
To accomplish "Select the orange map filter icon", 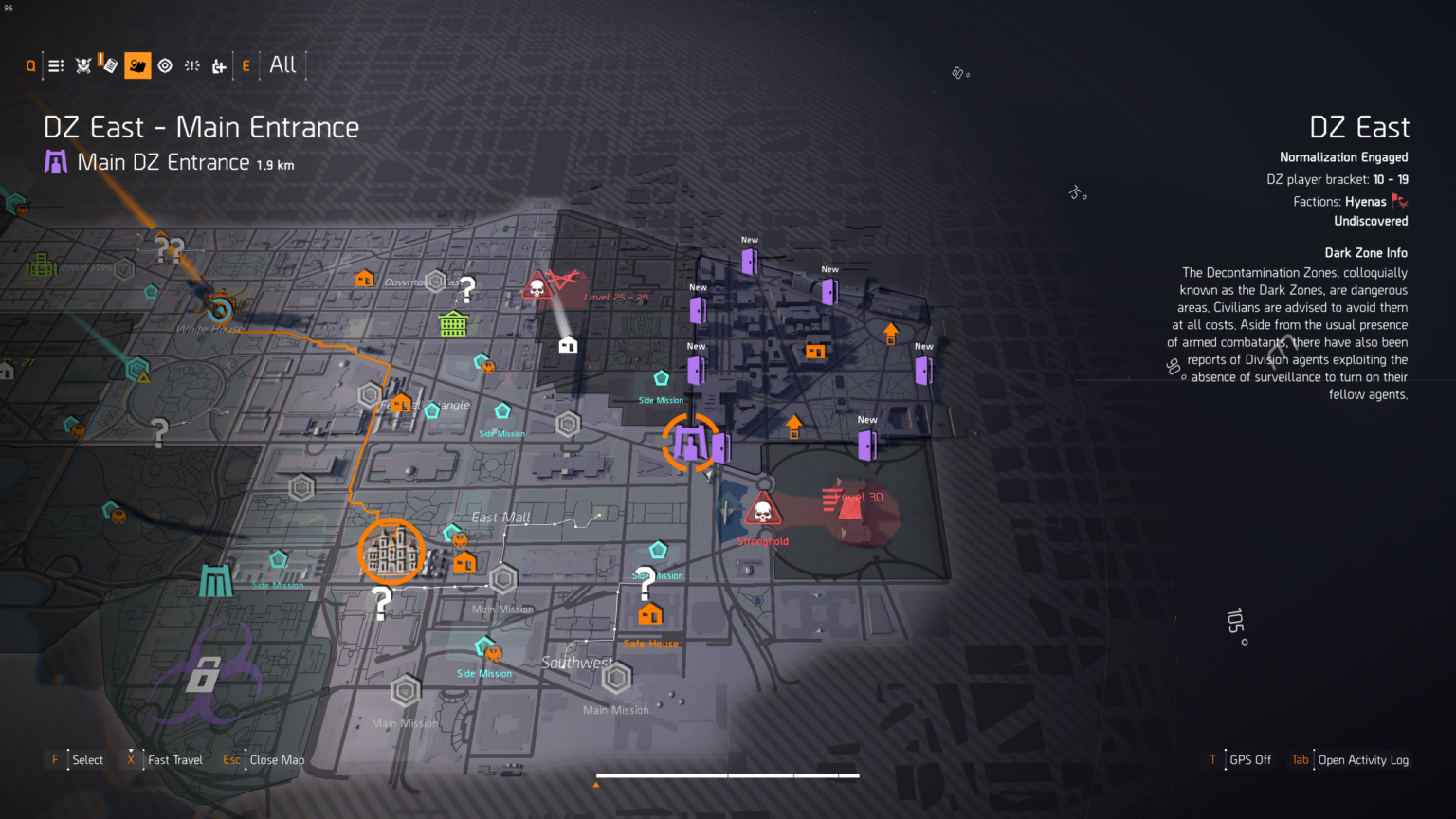I will point(137,64).
